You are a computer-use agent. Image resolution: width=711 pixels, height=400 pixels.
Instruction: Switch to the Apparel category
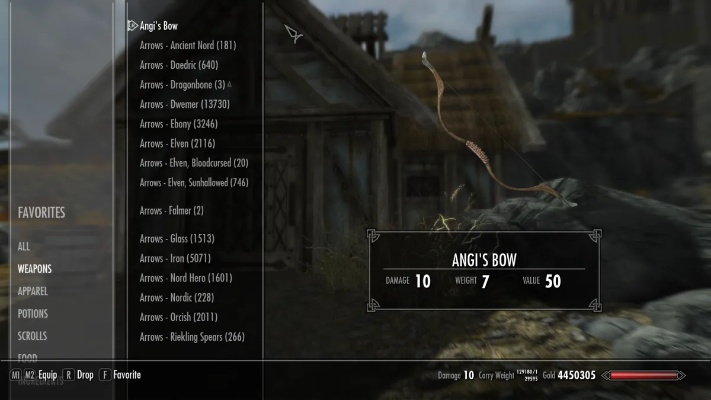(x=32, y=291)
